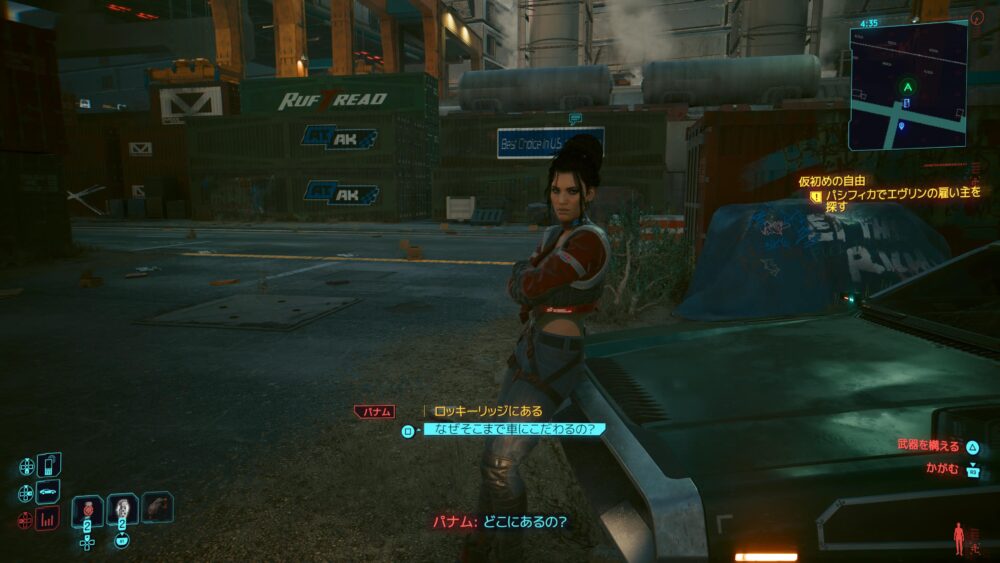Screen dimensions: 1000x563
Task: Select the red bar-graph icon
Action: click(x=48, y=518)
